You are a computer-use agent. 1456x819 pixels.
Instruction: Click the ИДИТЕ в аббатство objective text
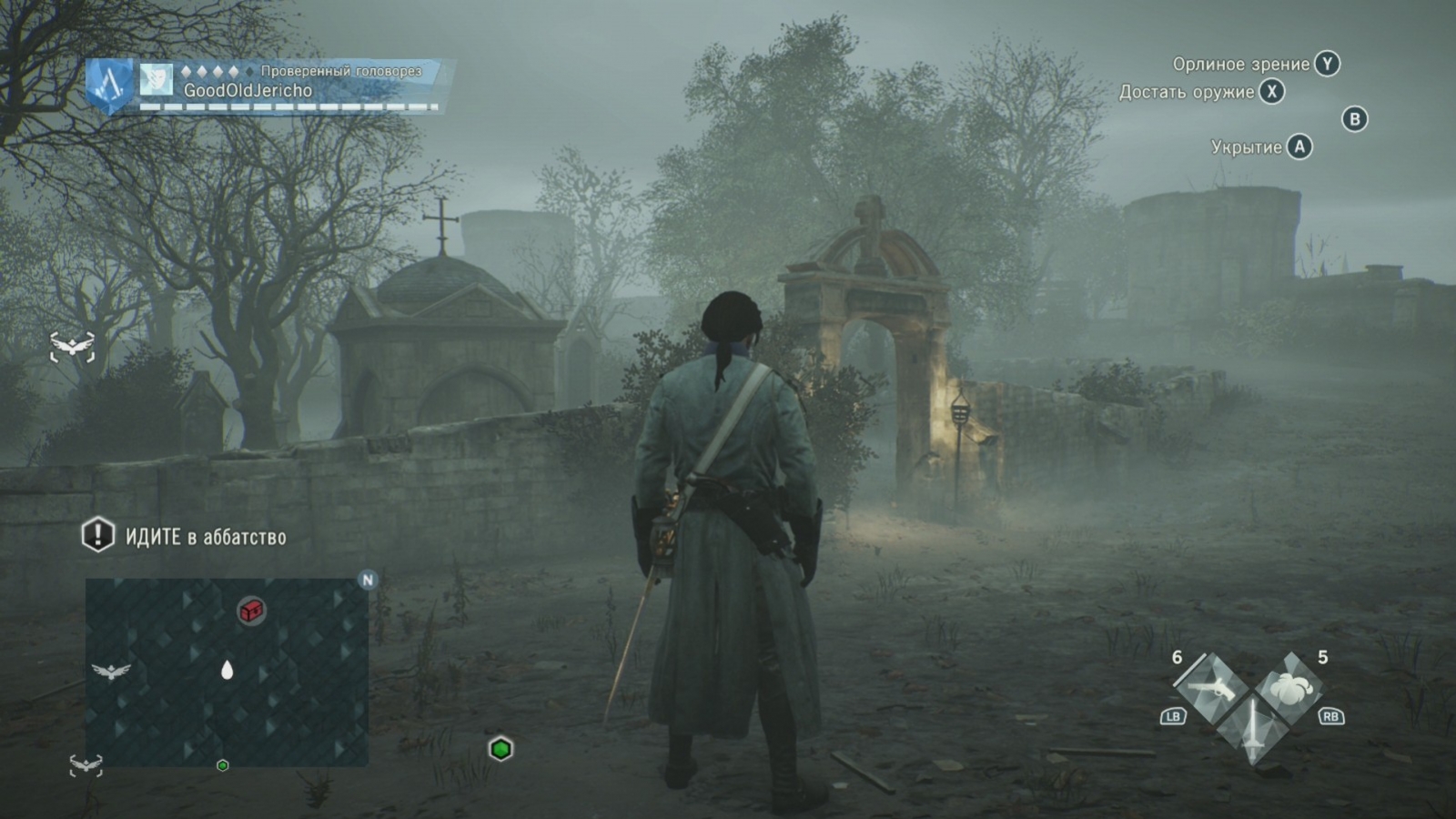pos(205,537)
